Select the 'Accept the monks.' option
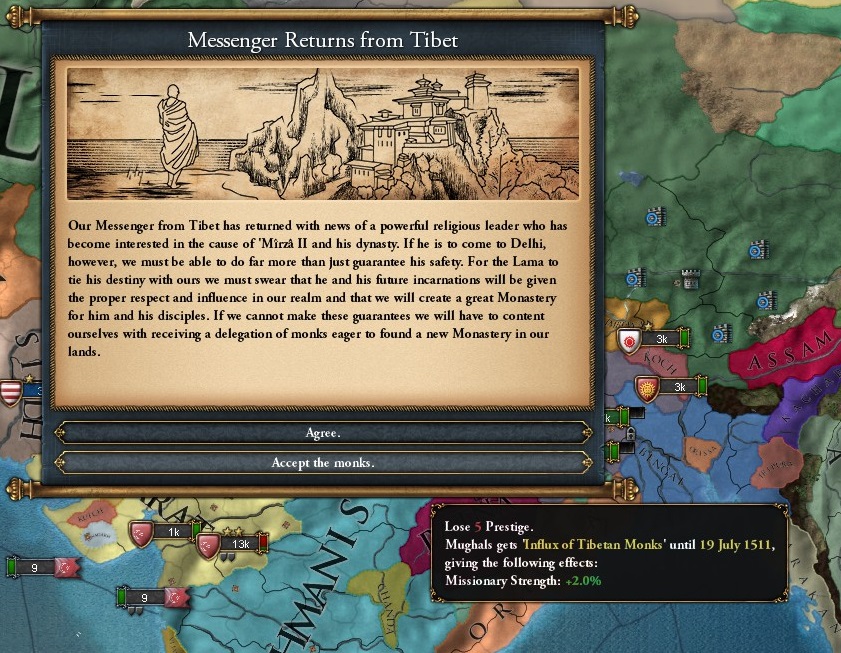The width and height of the screenshot is (841, 653). pos(323,463)
